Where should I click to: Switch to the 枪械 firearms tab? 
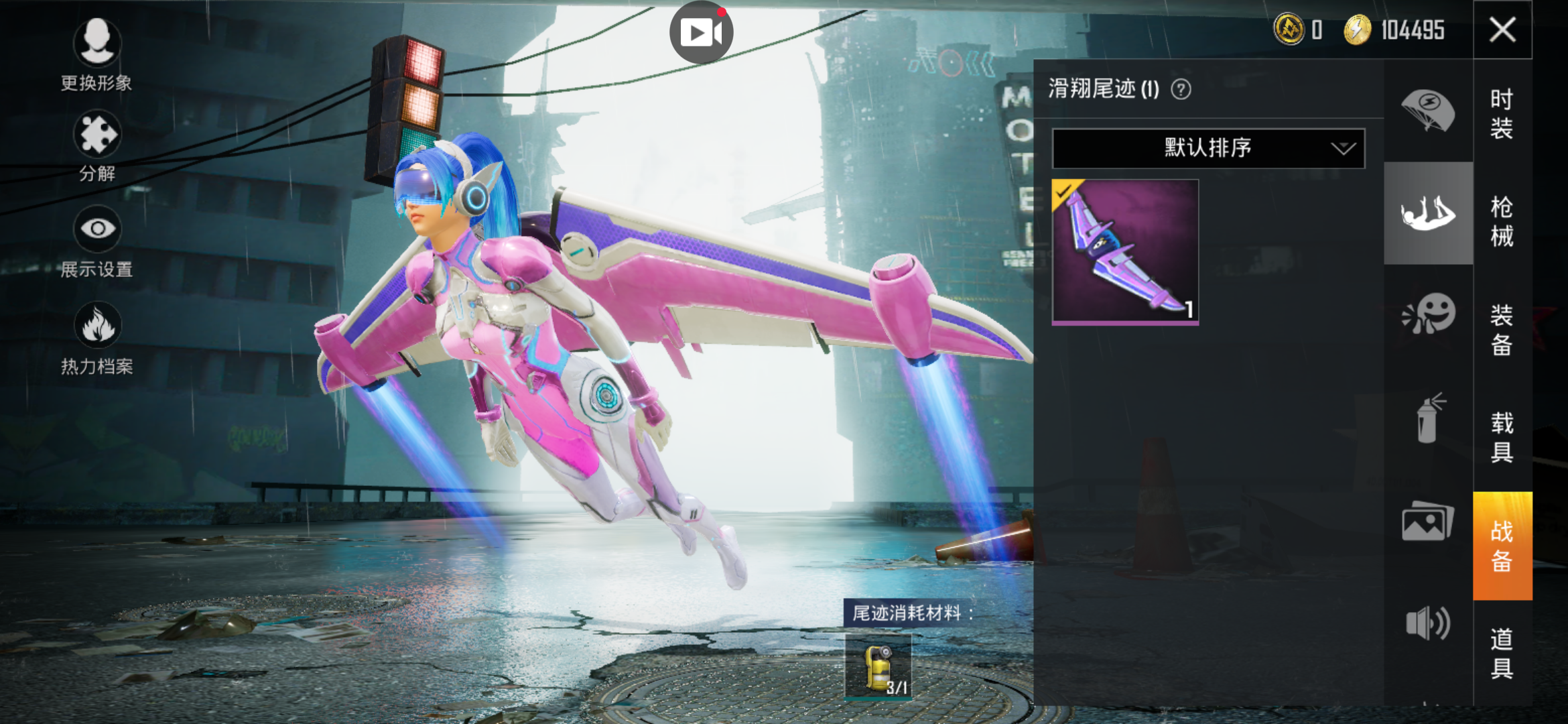(1502, 221)
